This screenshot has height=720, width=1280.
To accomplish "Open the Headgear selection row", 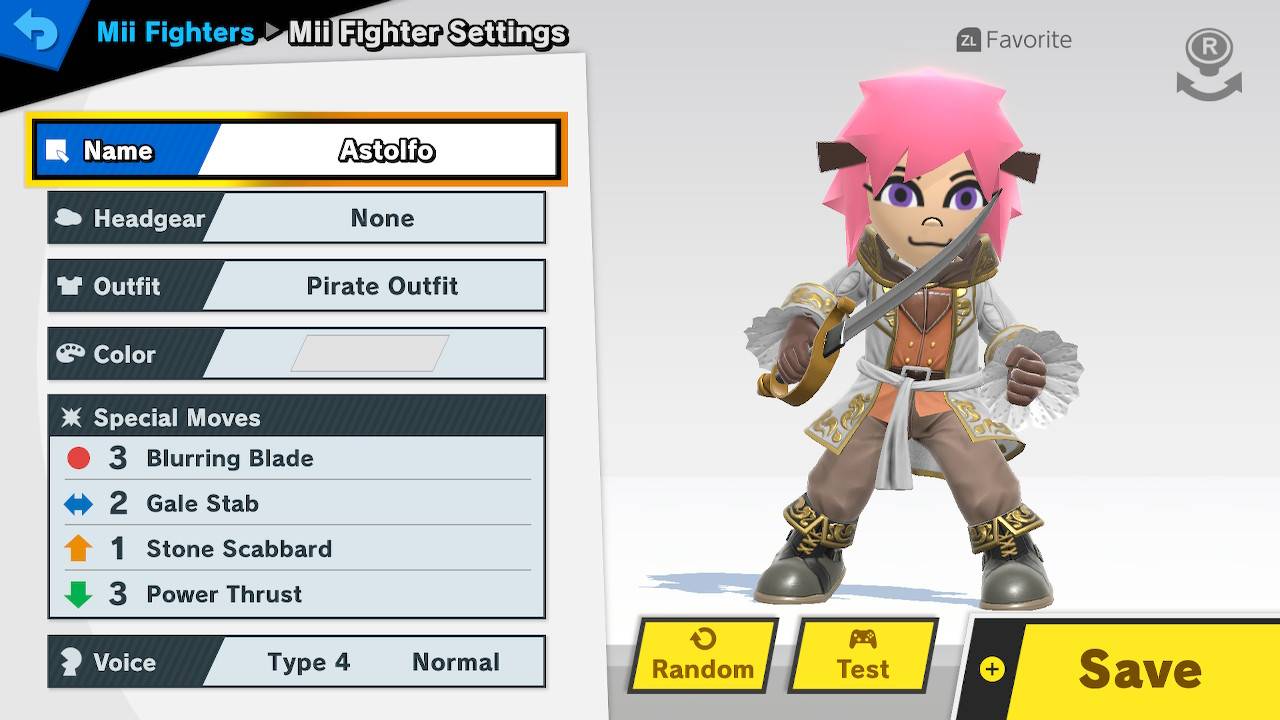I will (296, 218).
